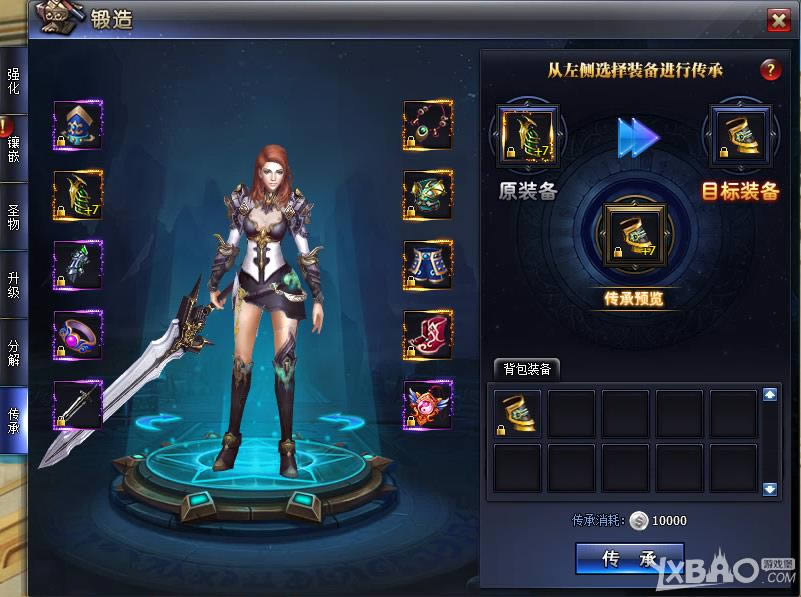The width and height of the screenshot is (801, 597).
Task: Select the sword weapon slot
Action: pos(78,405)
